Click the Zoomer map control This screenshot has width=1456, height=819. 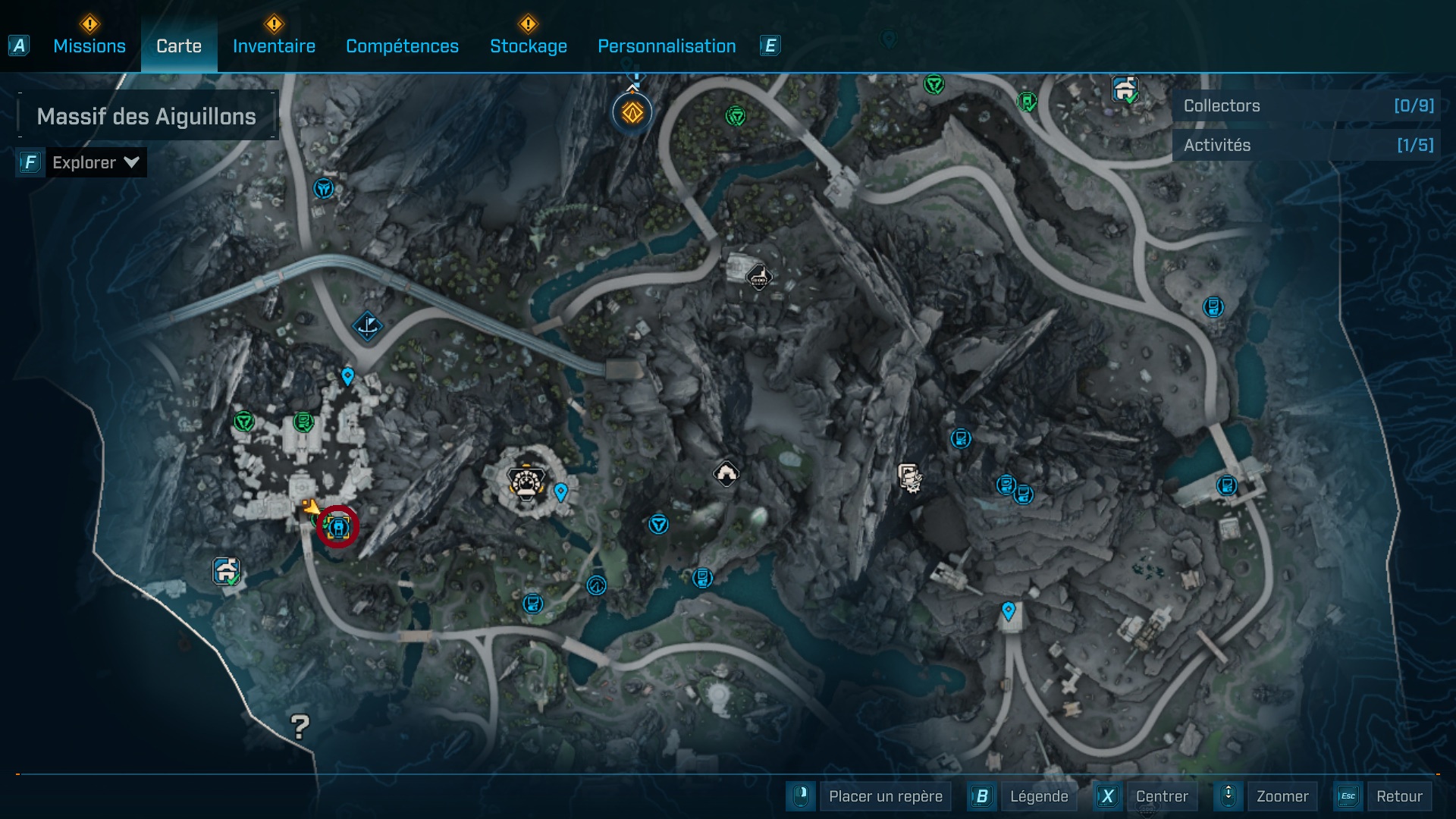(1282, 796)
